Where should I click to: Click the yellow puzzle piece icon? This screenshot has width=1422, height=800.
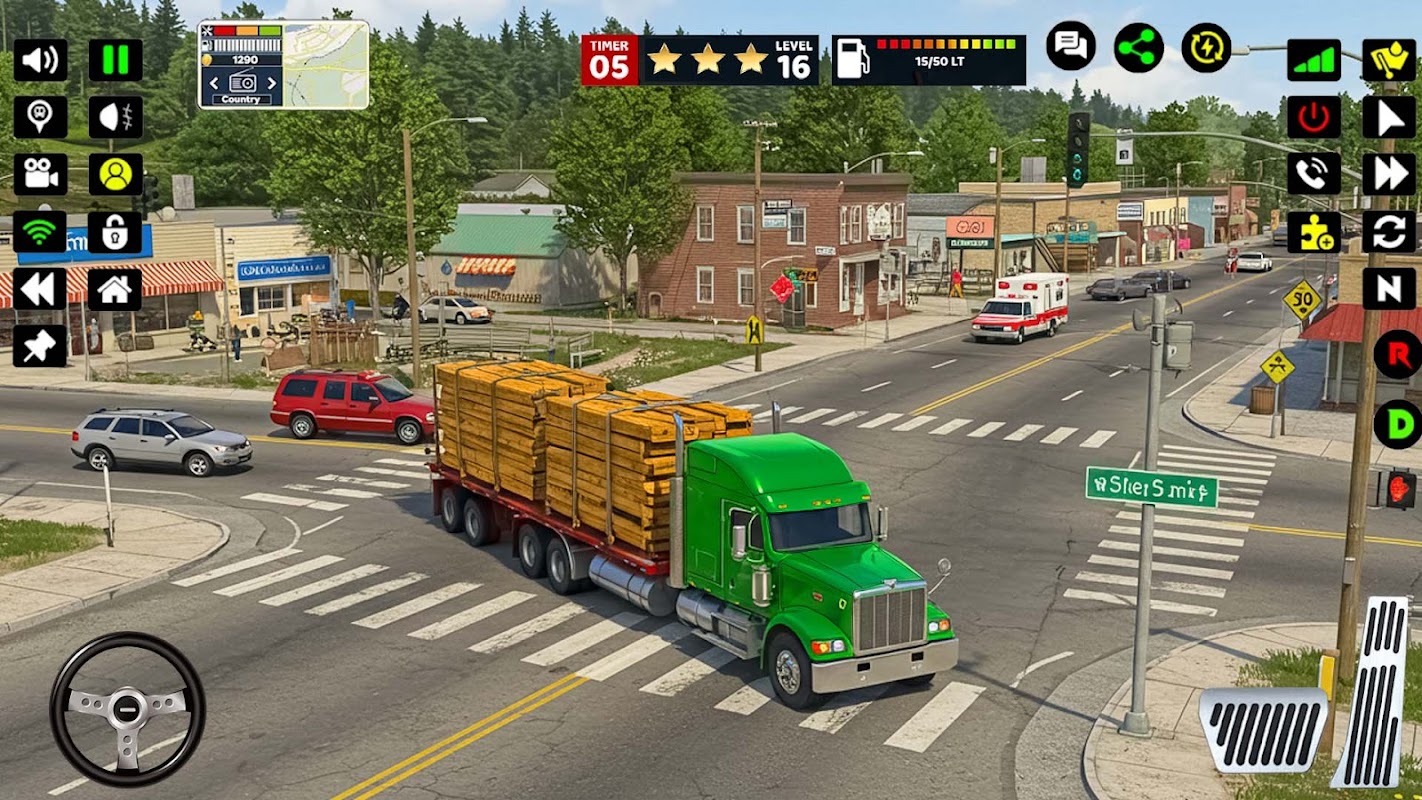click(1313, 232)
